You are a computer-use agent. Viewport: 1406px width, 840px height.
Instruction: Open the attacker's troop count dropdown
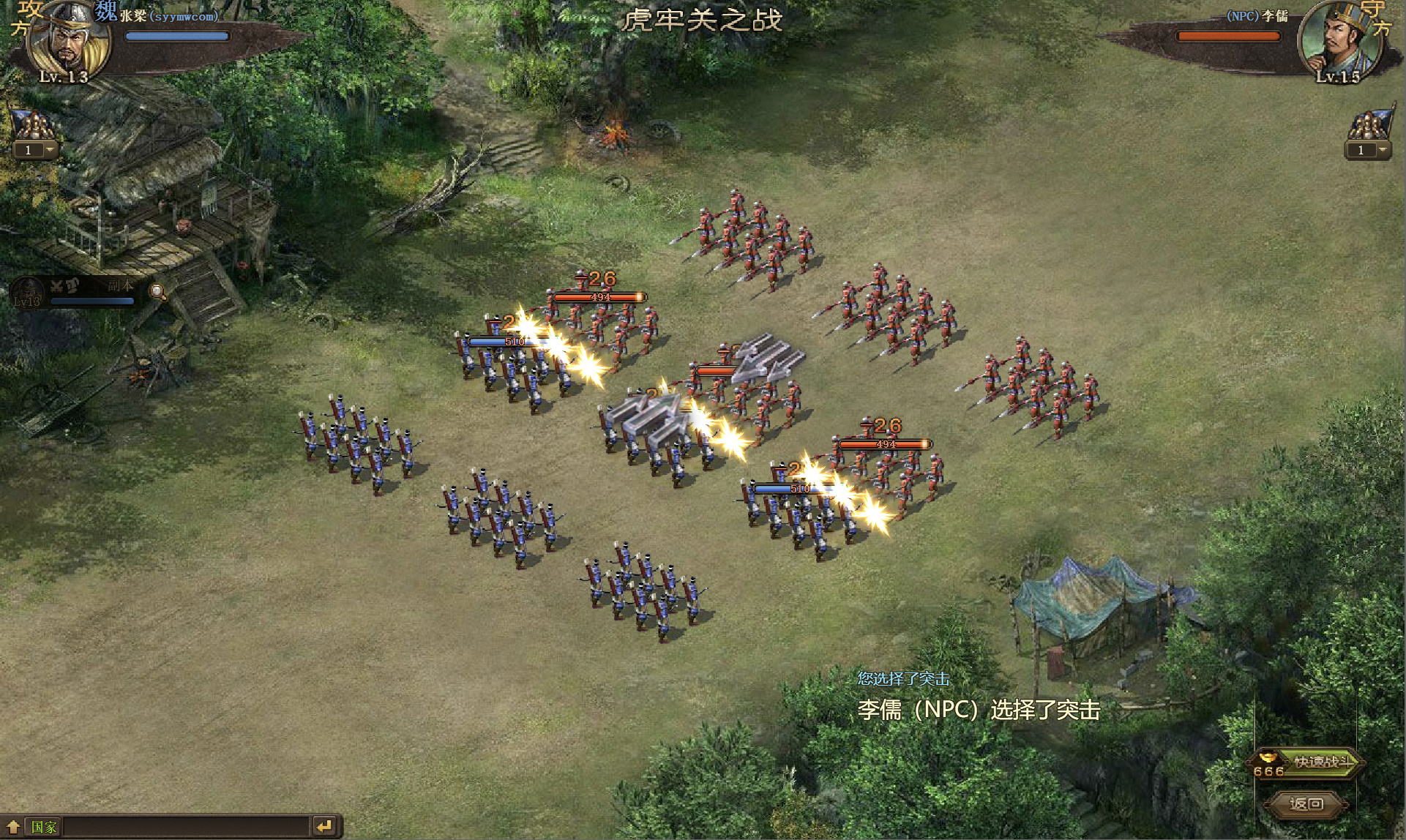50,150
